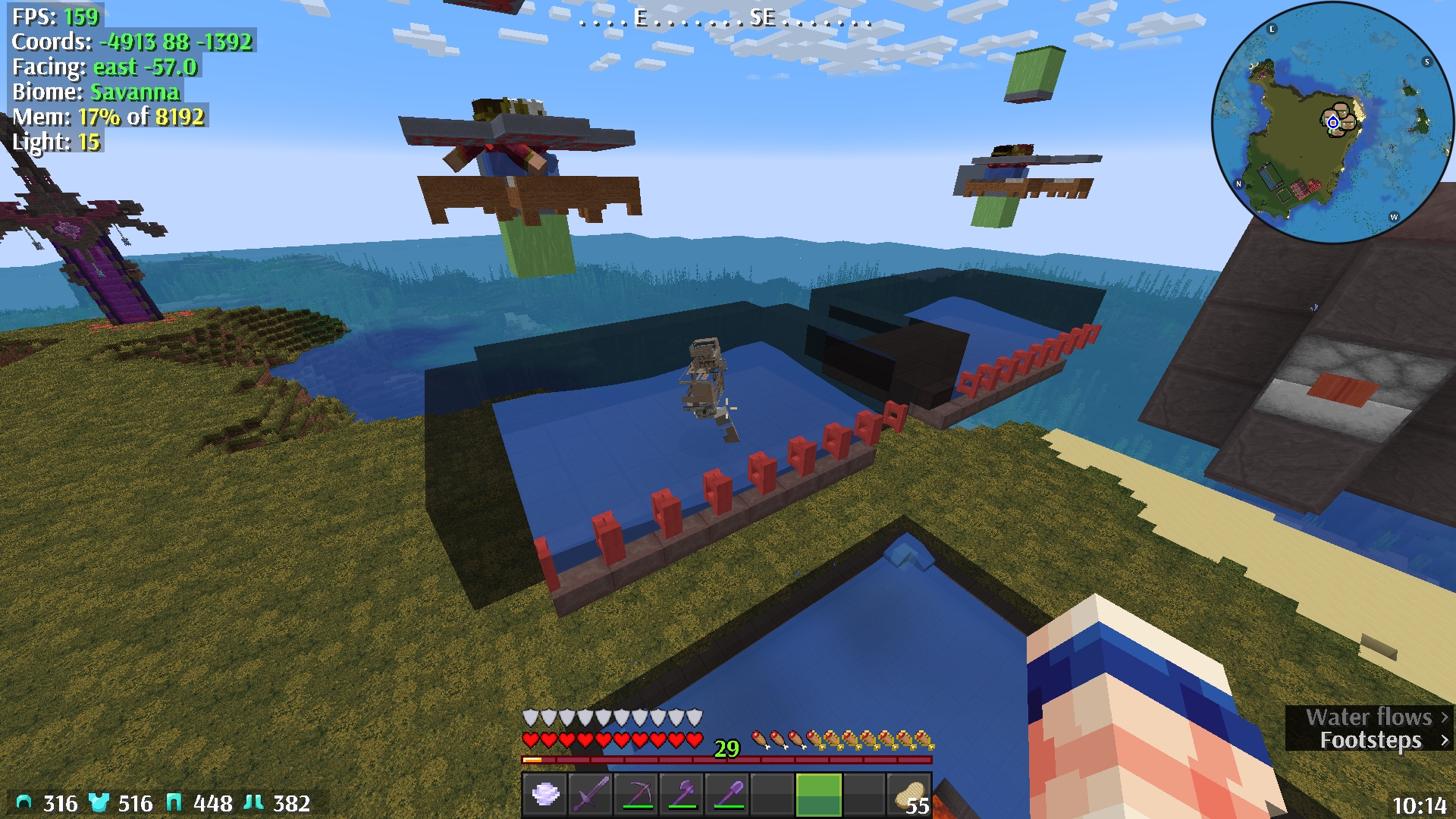The width and height of the screenshot is (1456, 819).
Task: Choose the purple pickaxe in the hotbar
Action: [637, 794]
